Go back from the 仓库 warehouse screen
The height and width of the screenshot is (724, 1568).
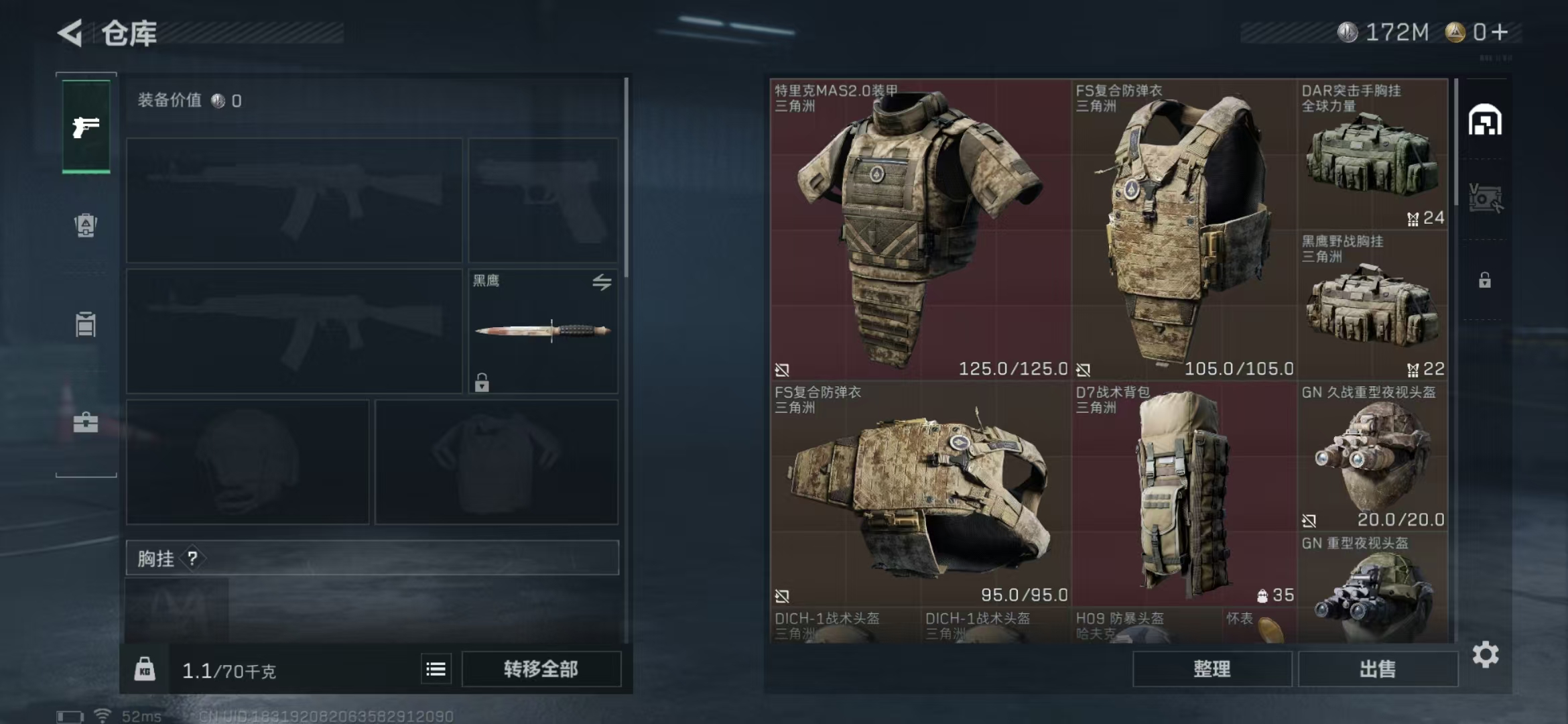click(71, 32)
